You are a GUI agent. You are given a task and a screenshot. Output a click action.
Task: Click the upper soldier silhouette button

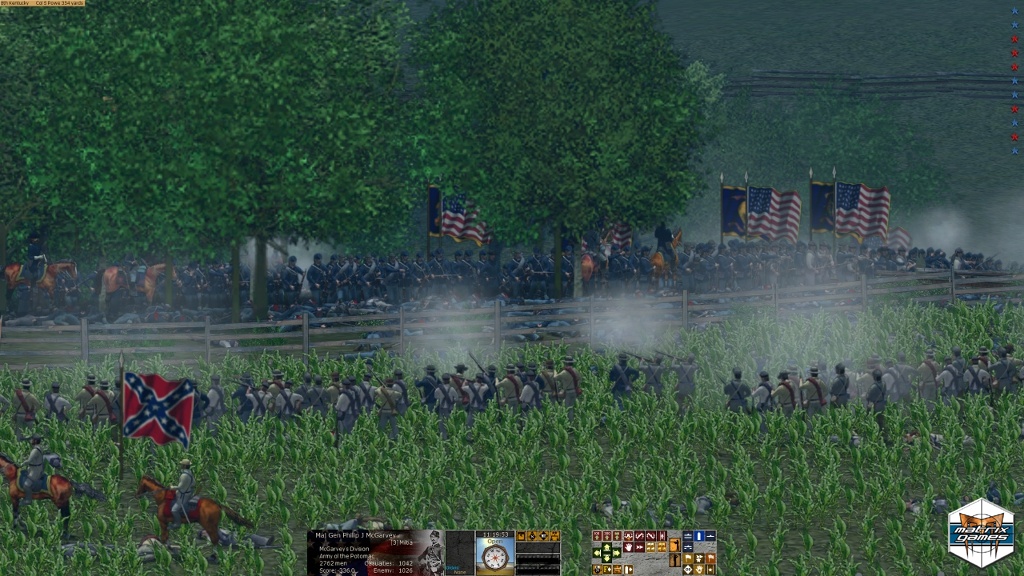pos(675,545)
